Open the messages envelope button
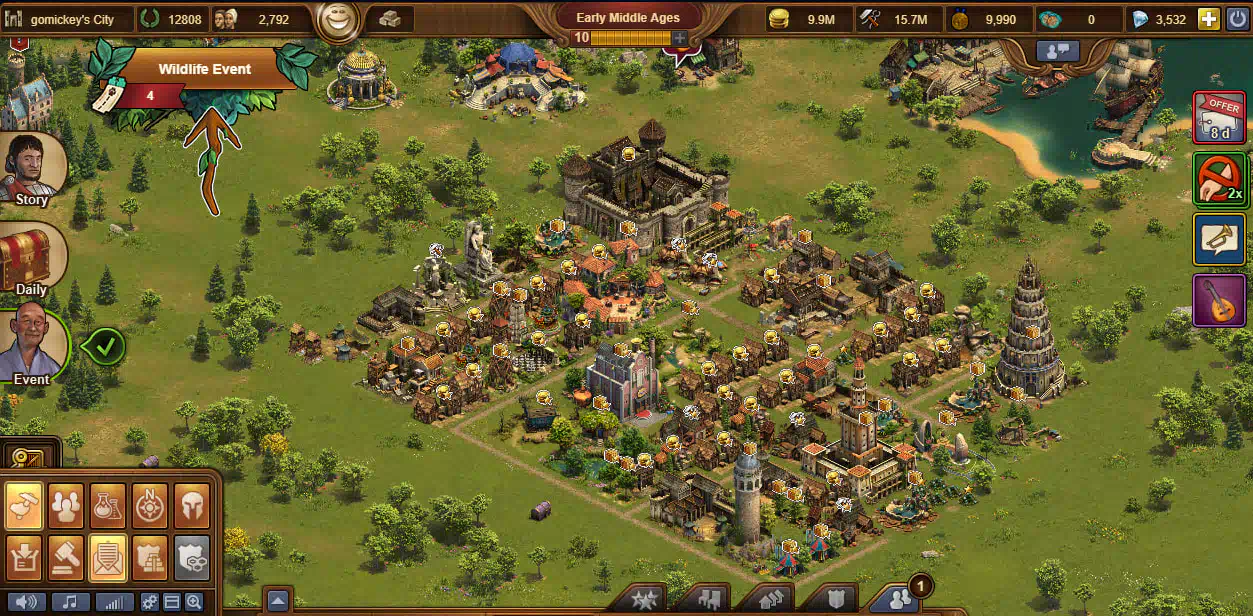Viewport: 1253px width, 616px height. coord(108,557)
